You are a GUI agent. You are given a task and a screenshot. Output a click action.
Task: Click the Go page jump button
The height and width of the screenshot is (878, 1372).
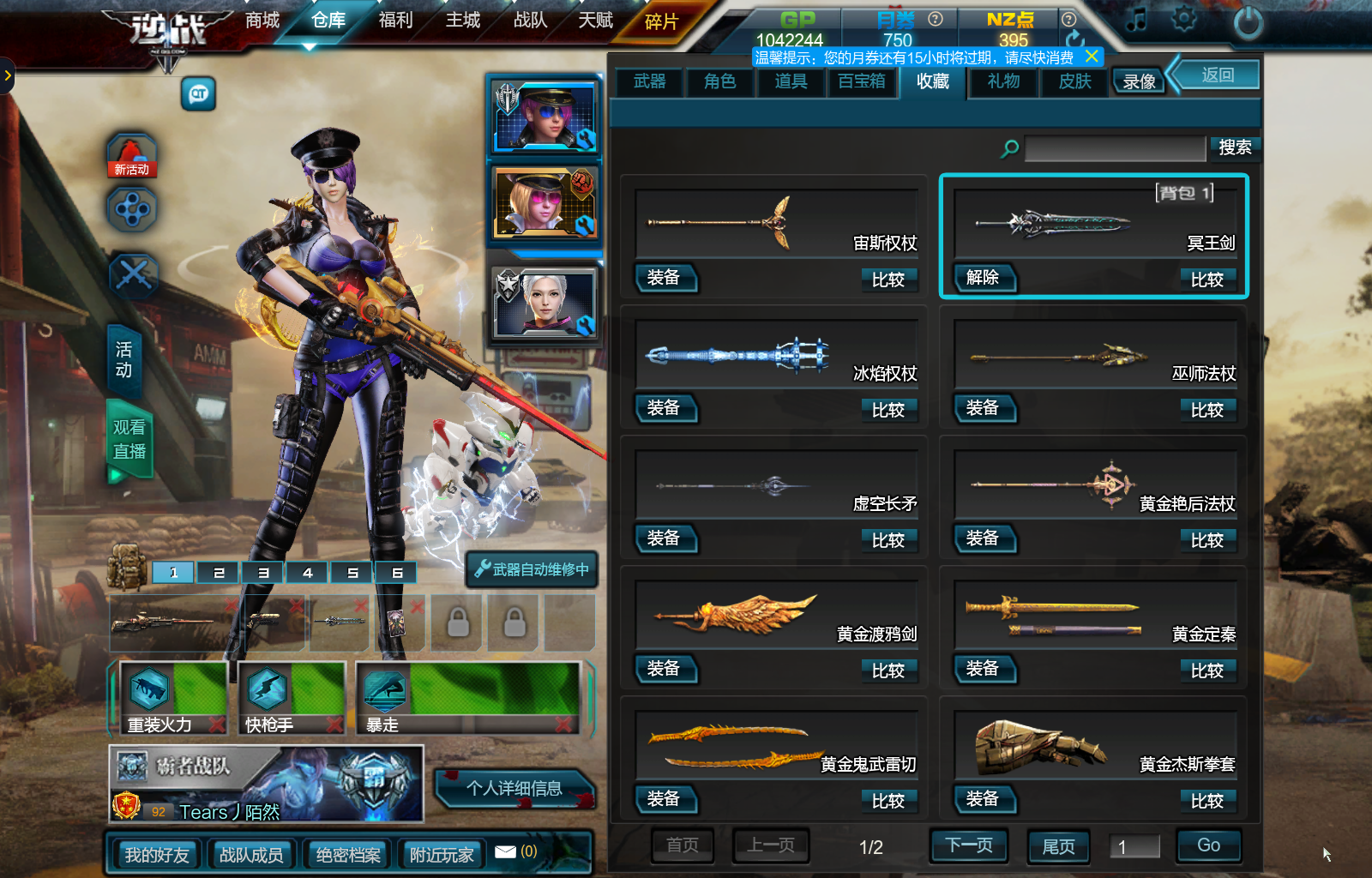[x=1208, y=845]
